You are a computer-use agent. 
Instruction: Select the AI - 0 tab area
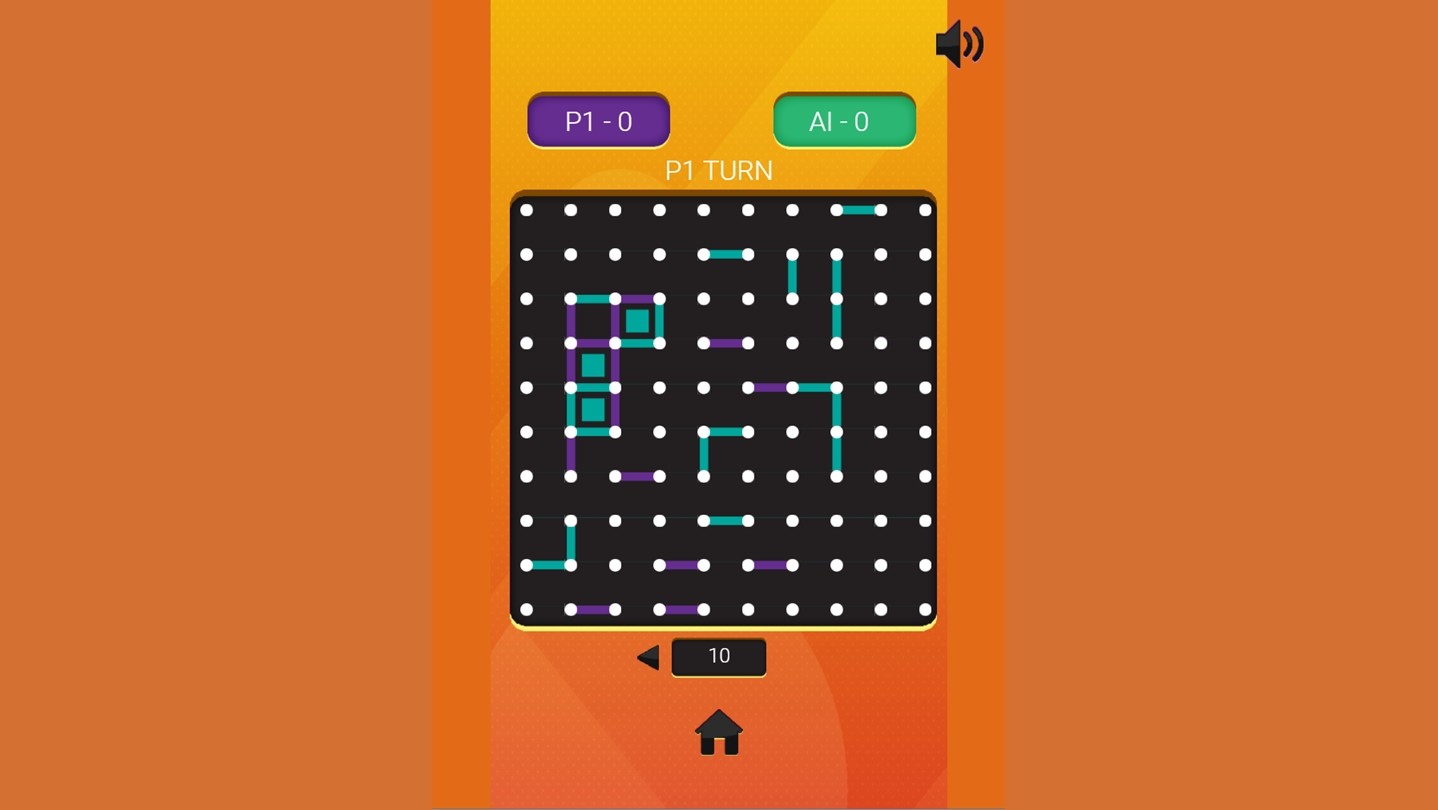[x=843, y=120]
